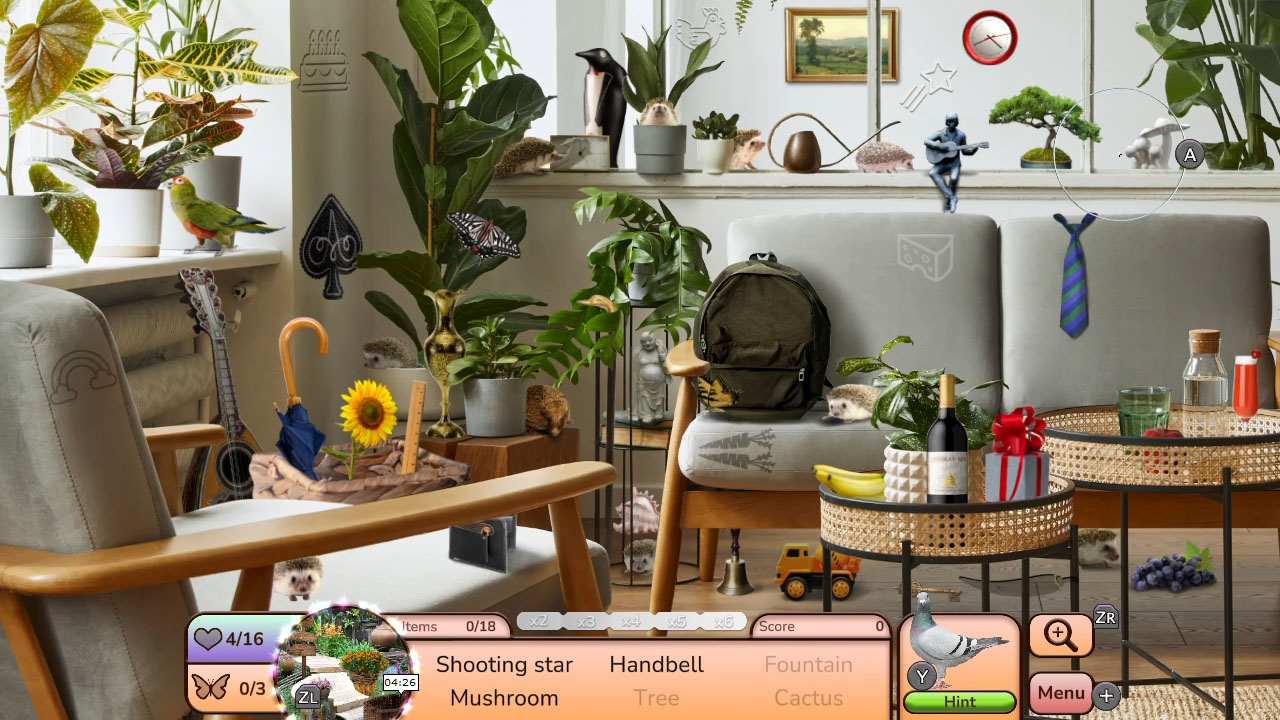Click the x2 score multiplier badge

539,621
